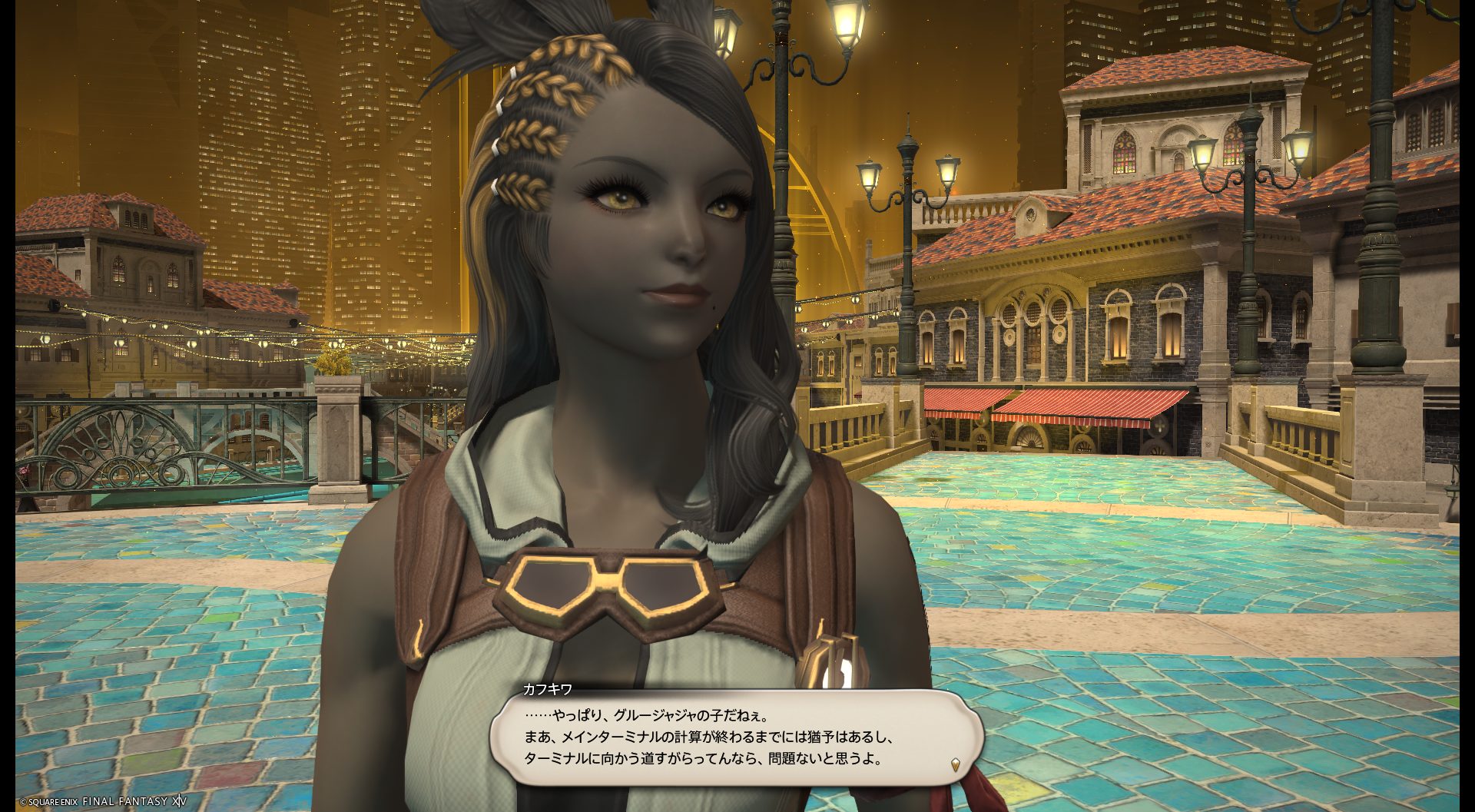Click Kafkiwa's dialogue text box to continue
The height and width of the screenshot is (812, 1475).
pyautogui.click(x=736, y=737)
